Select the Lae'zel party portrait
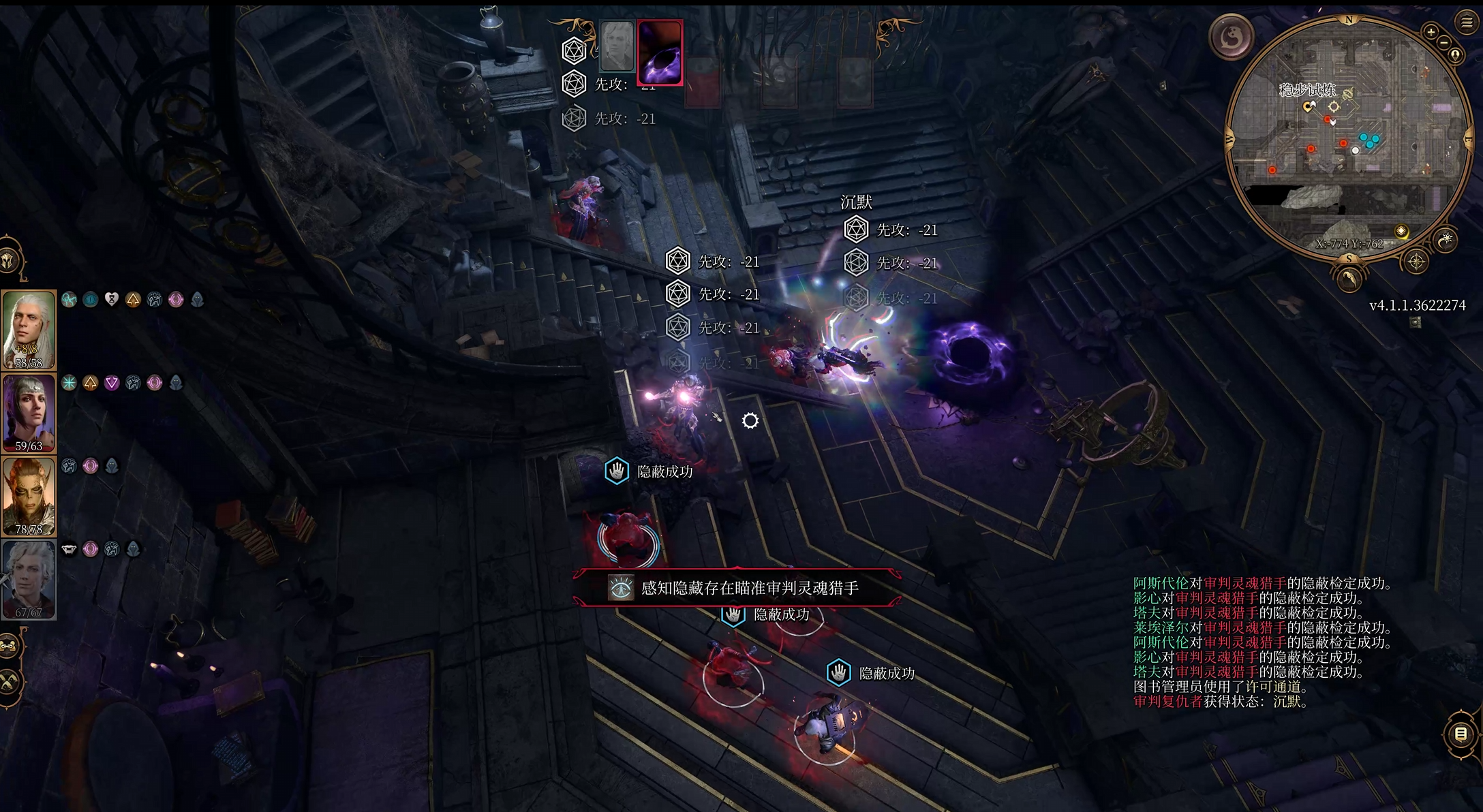Viewport: 1483px width, 812px height. 29,496
